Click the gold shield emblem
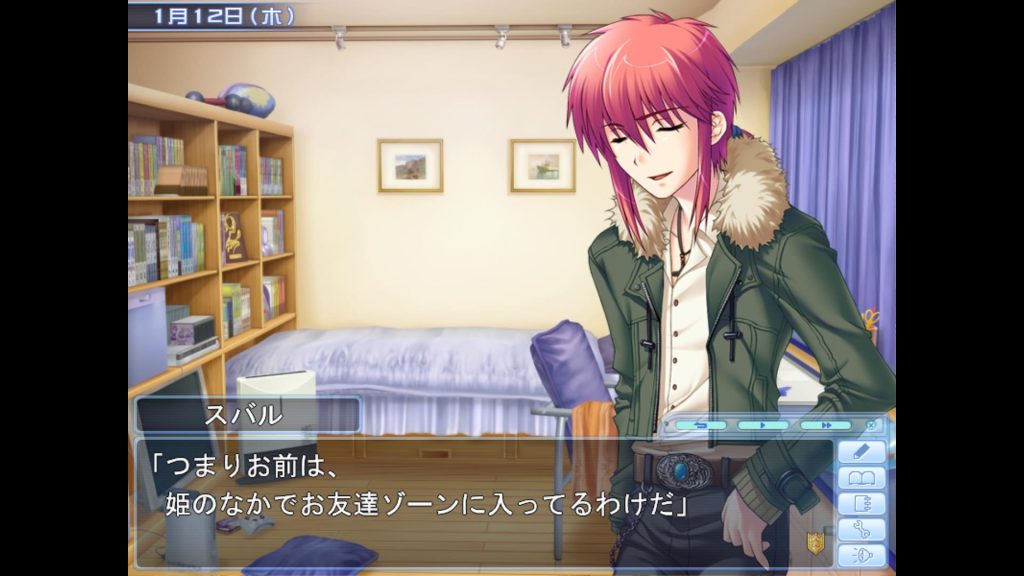1024x576 pixels. coord(816,543)
